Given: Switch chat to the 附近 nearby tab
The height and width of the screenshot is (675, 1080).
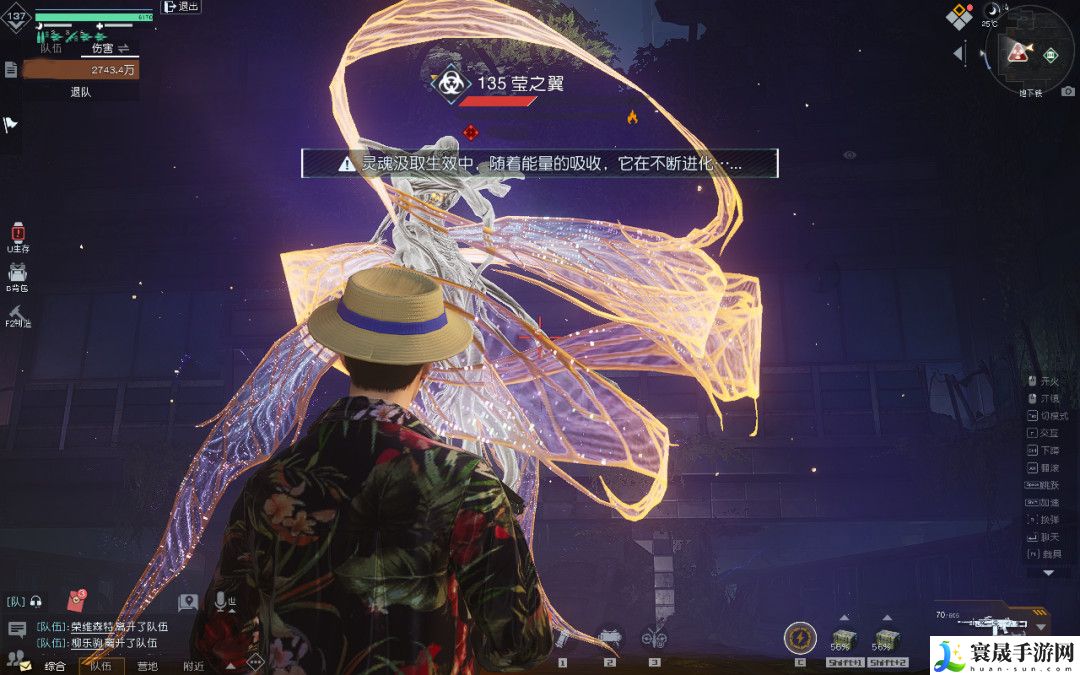Looking at the screenshot, I should (193, 666).
